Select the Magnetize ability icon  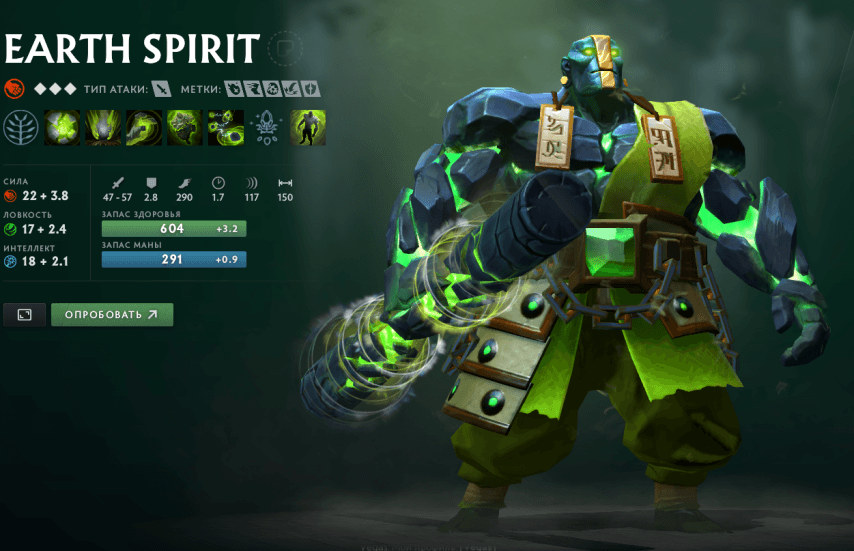coord(225,128)
